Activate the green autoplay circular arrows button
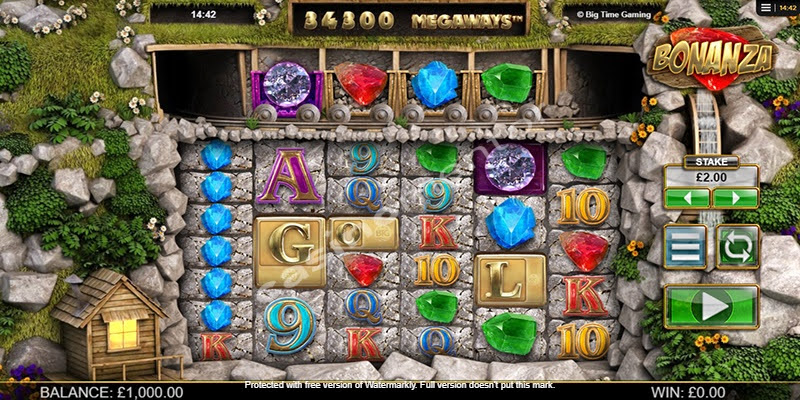 (x=738, y=246)
